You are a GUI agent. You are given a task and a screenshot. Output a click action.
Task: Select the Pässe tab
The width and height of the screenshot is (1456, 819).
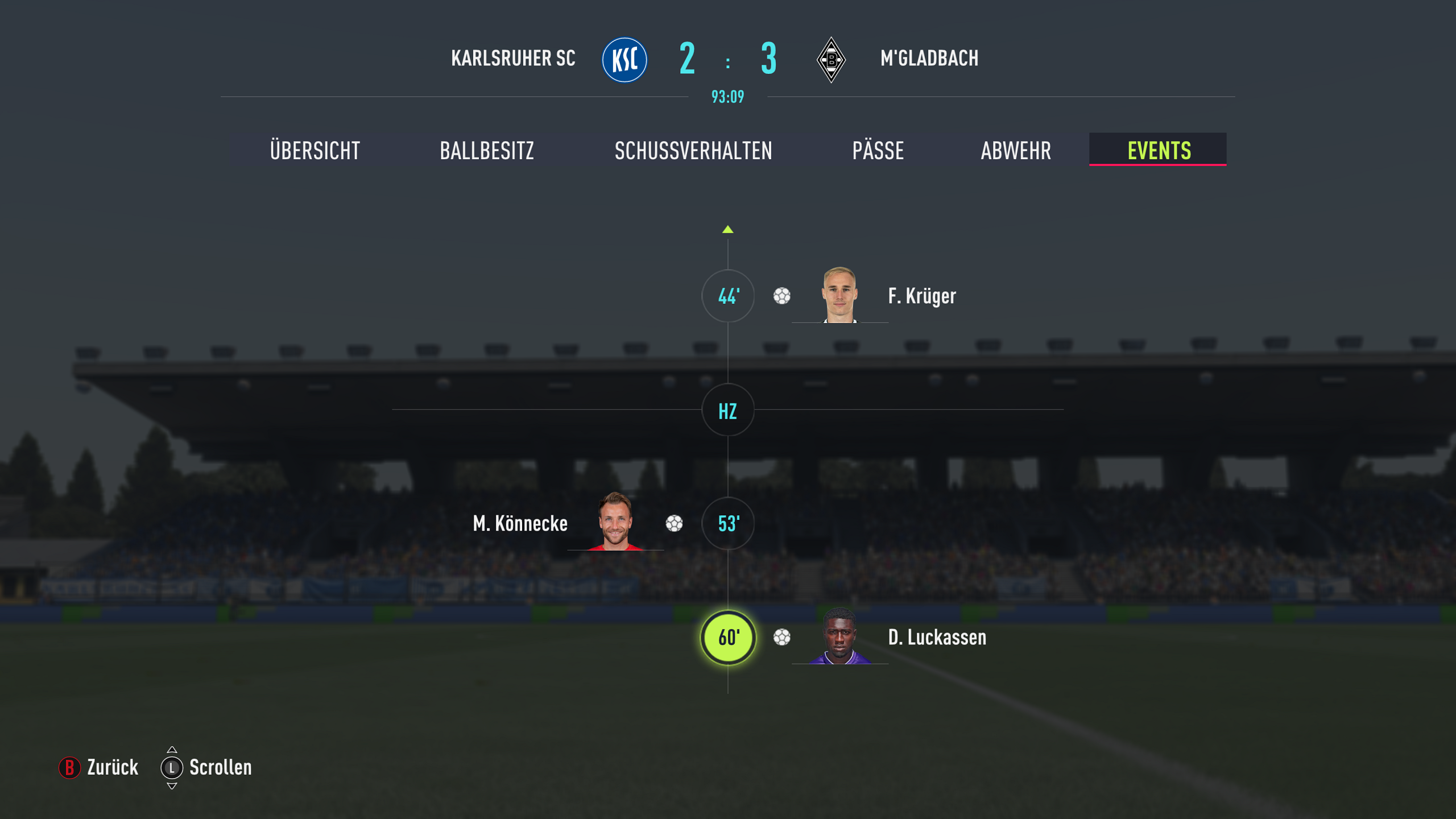click(878, 151)
